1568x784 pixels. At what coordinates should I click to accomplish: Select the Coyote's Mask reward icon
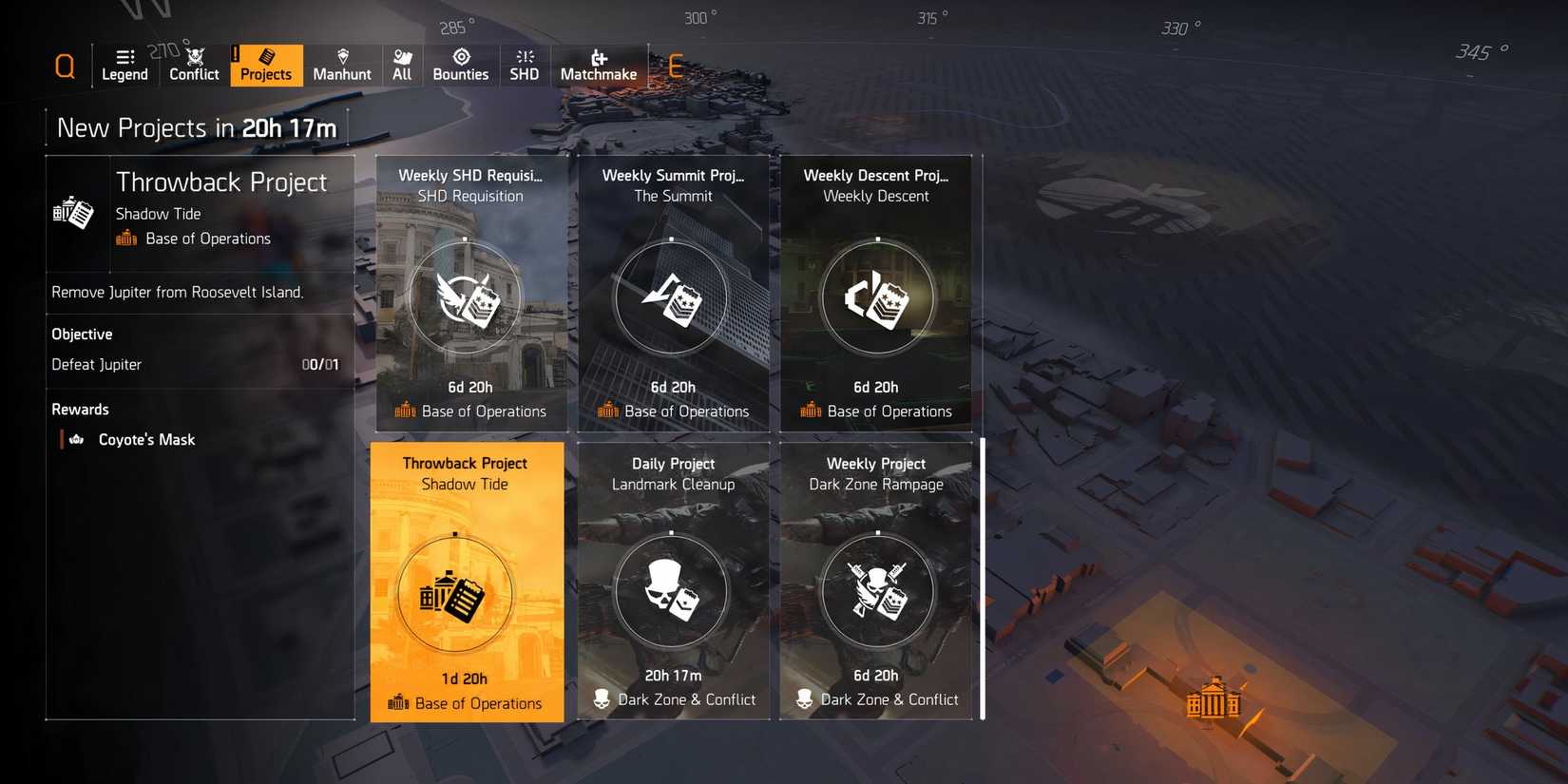75,439
